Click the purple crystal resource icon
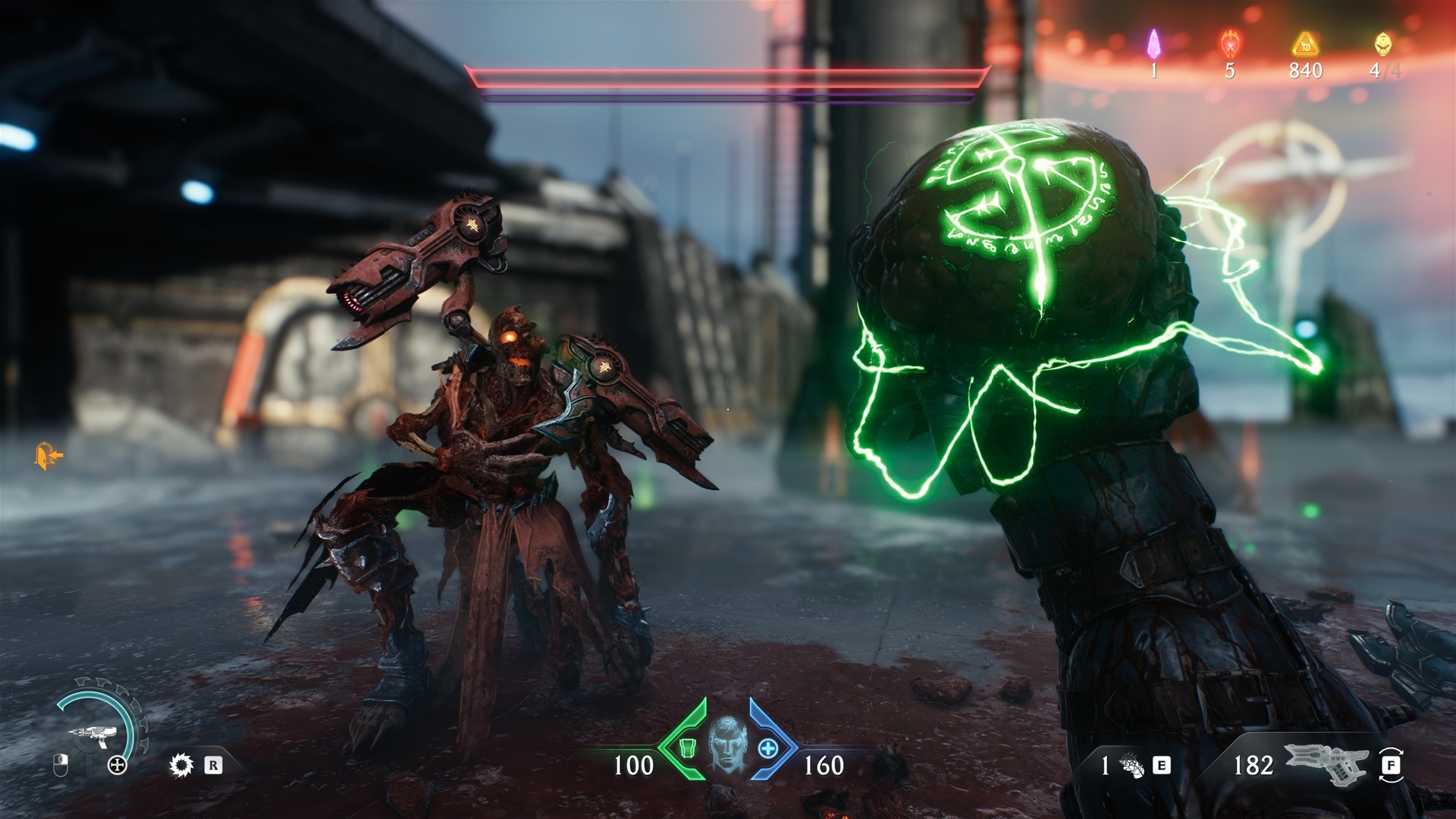 tap(1153, 44)
